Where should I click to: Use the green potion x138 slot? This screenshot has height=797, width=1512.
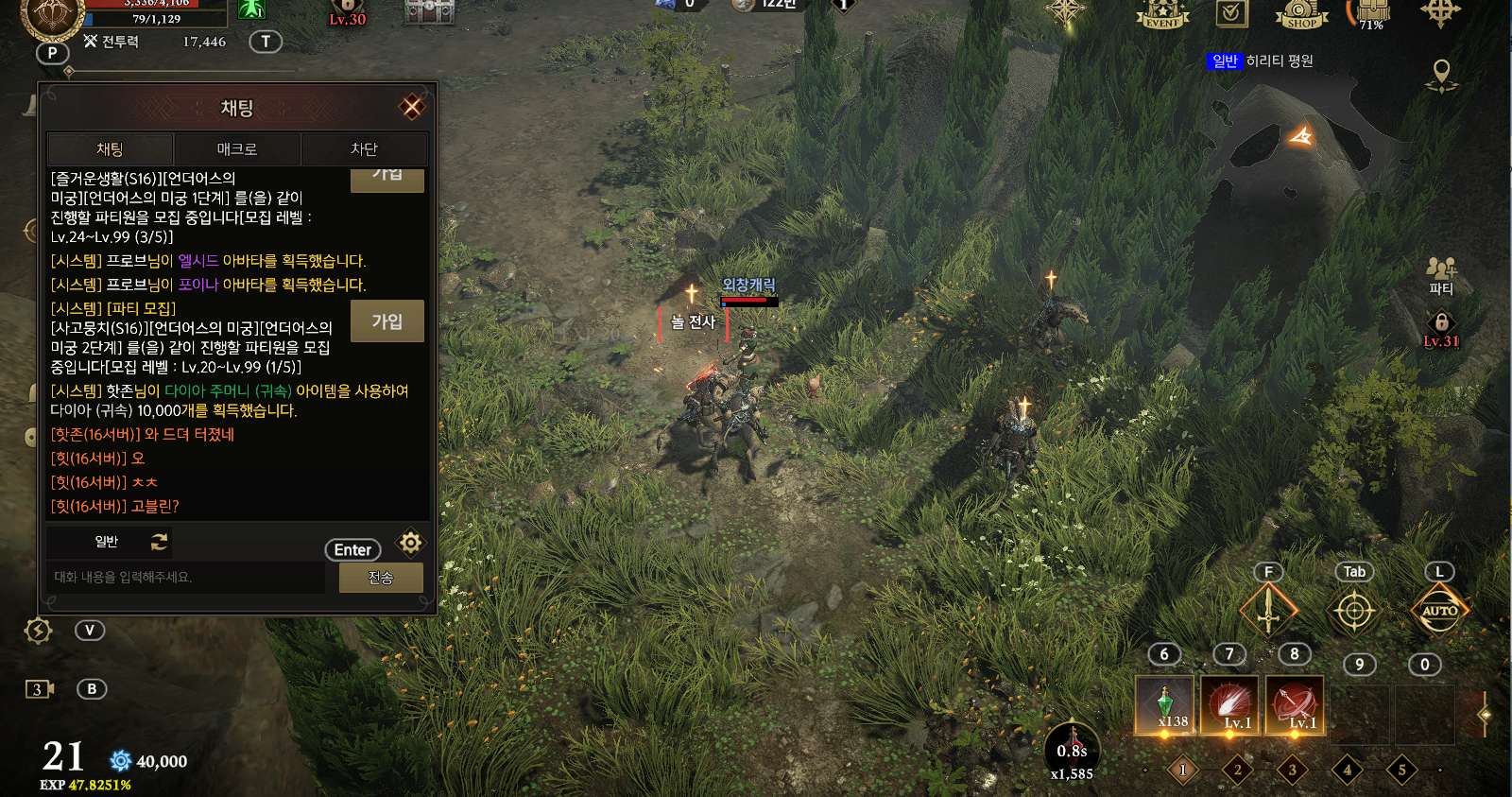[1164, 705]
